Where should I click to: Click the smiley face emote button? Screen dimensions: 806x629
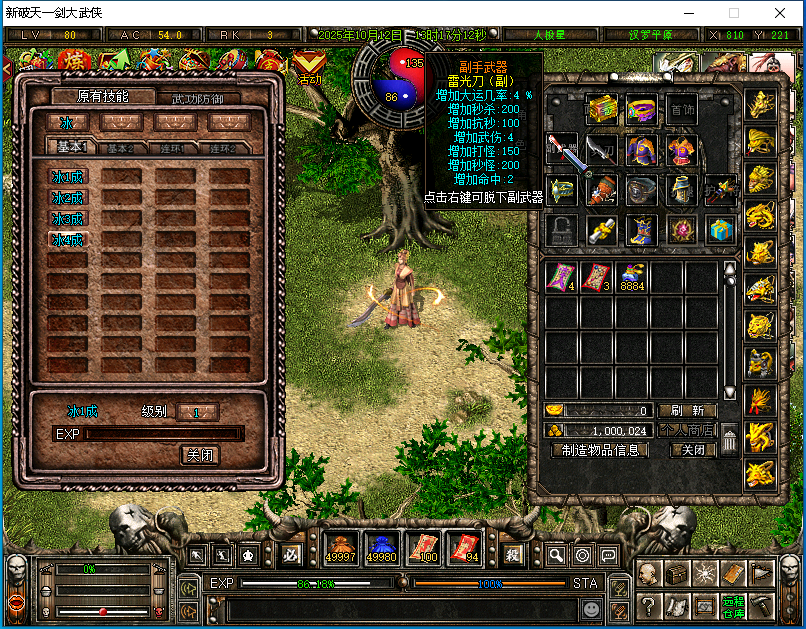click(592, 608)
